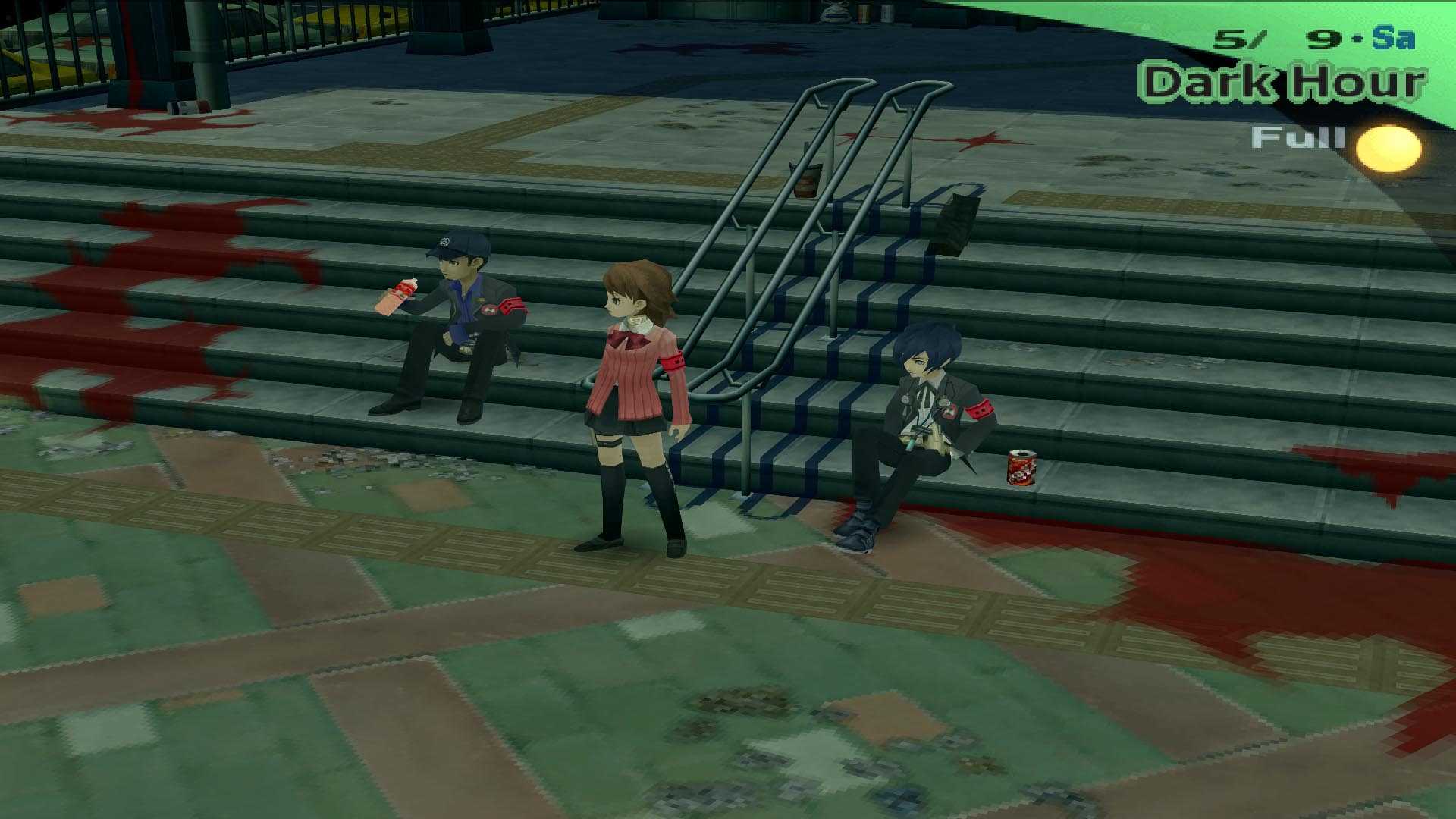This screenshot has height=819, width=1456.
Task: Click the full moon phase icon
Action: tap(1386, 149)
